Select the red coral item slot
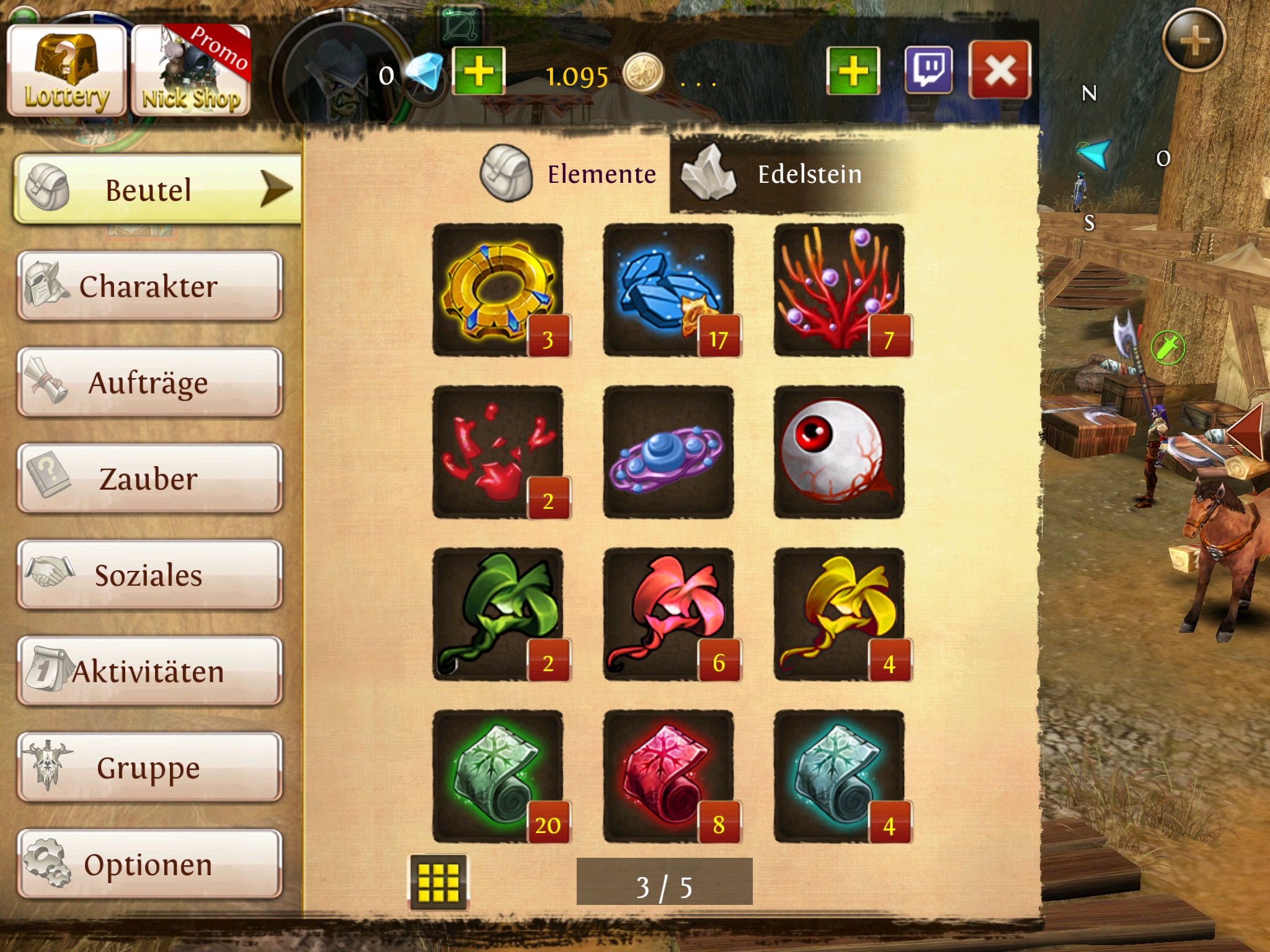This screenshot has height=952, width=1270. [839, 290]
